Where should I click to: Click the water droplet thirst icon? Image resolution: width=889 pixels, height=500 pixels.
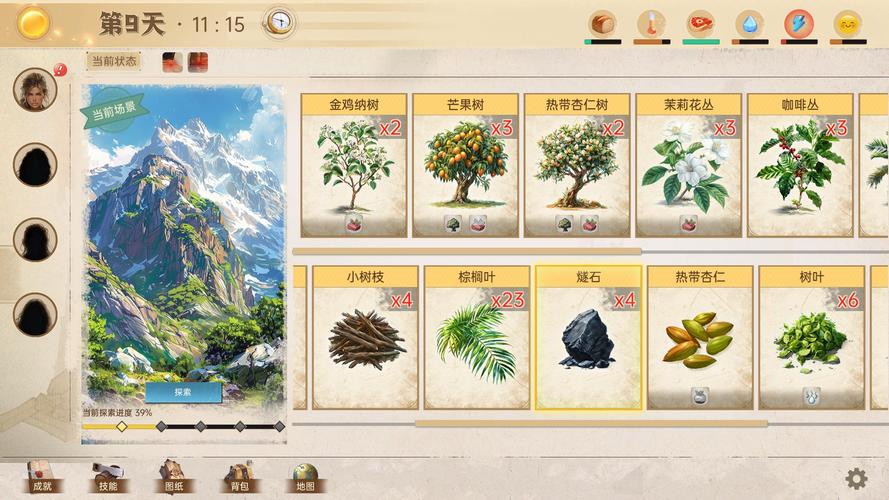click(x=749, y=23)
